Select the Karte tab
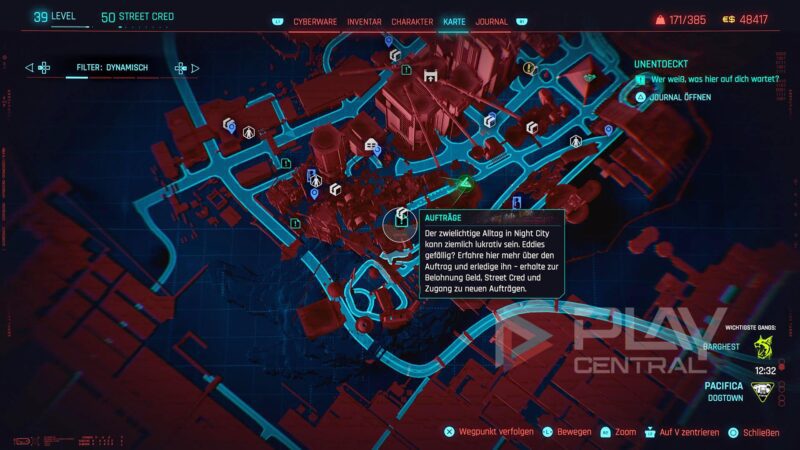 (454, 21)
